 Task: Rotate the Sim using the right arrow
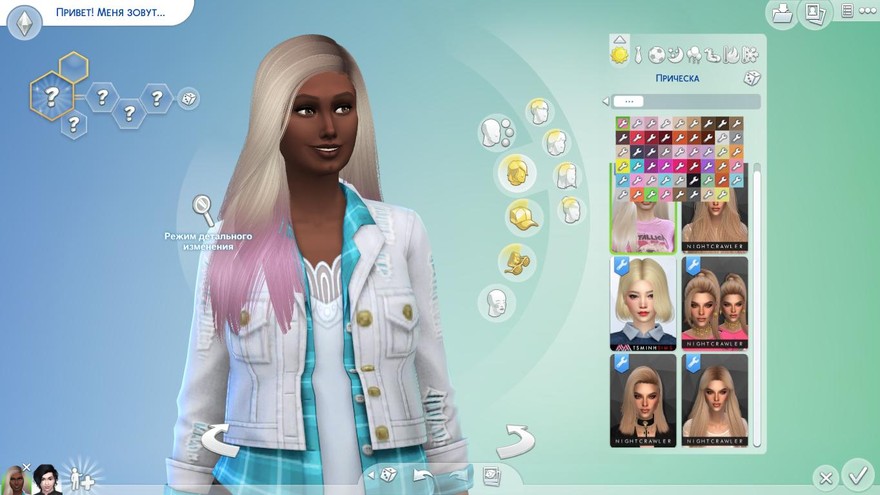click(x=515, y=440)
